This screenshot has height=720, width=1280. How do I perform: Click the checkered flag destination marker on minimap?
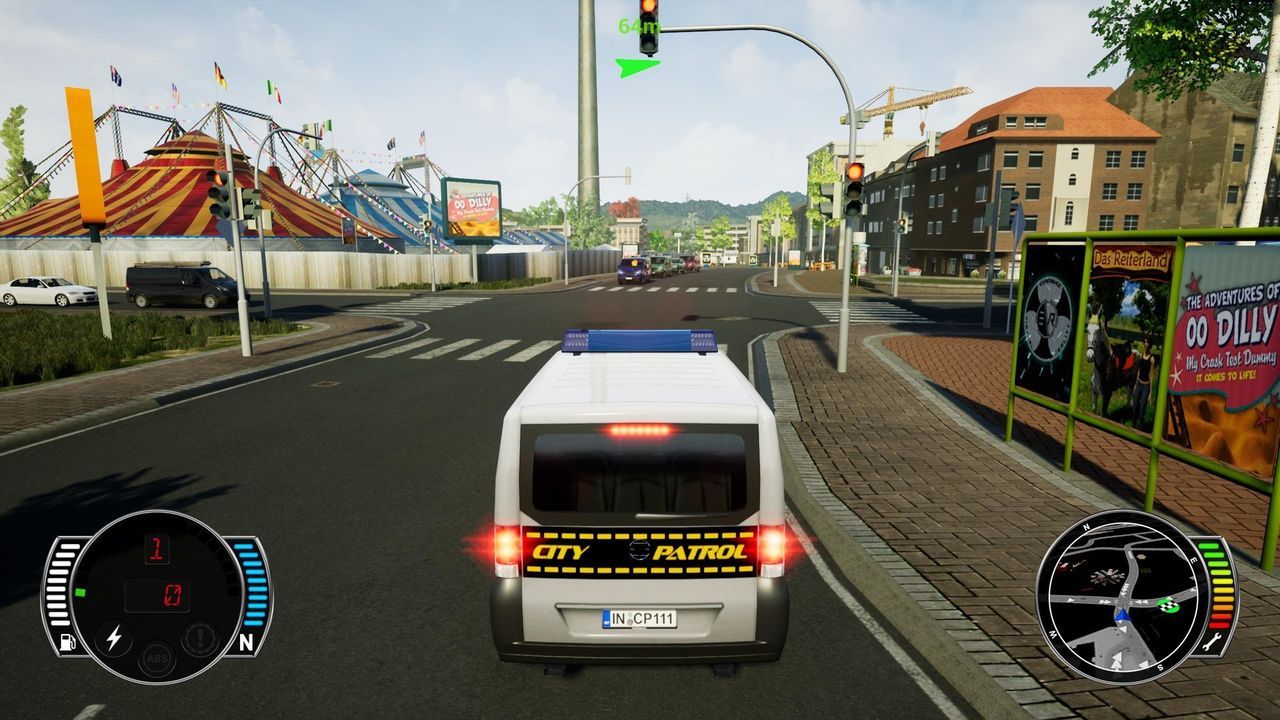(1167, 606)
